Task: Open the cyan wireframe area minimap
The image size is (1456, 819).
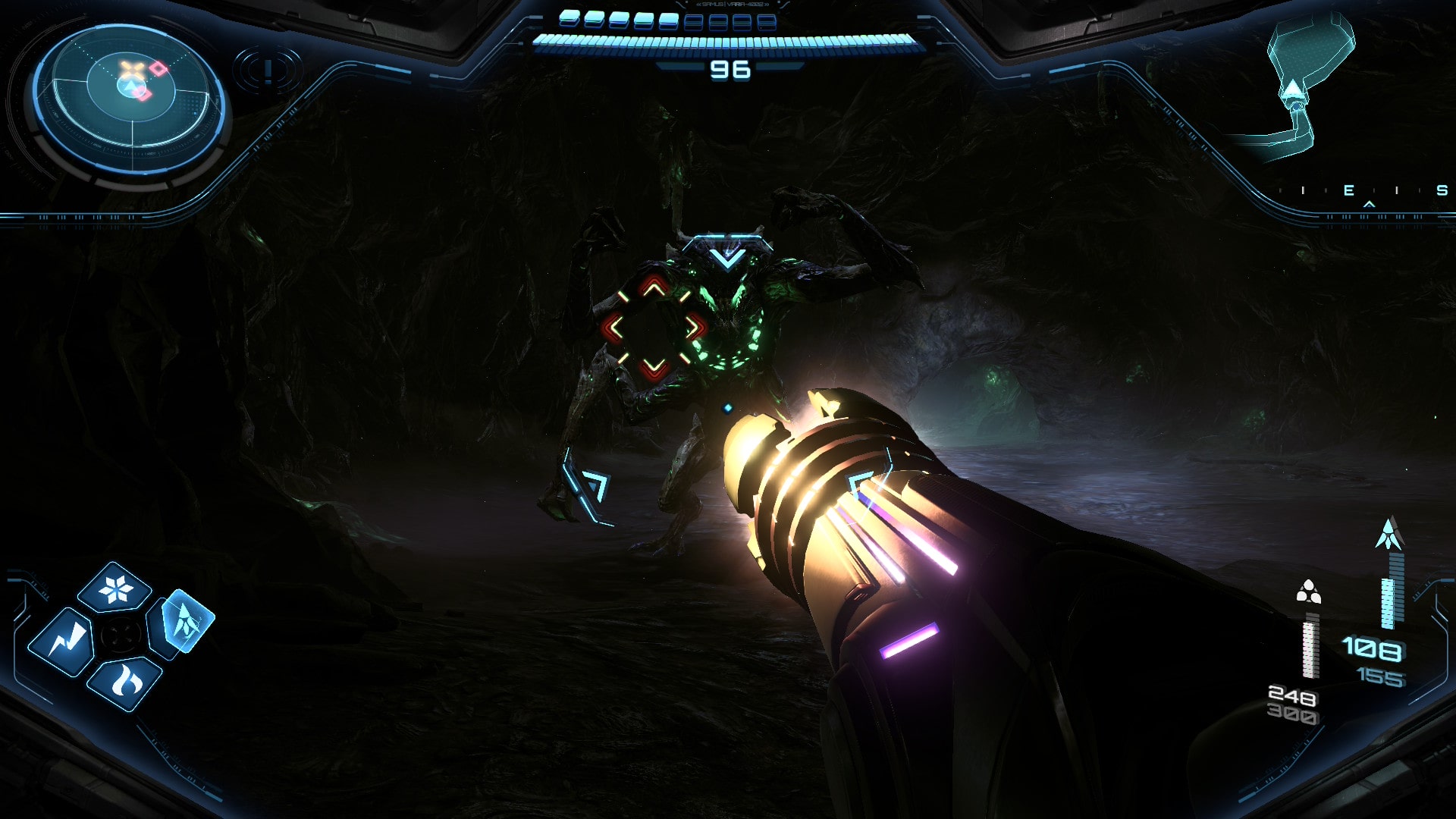Action: coord(1298,87)
